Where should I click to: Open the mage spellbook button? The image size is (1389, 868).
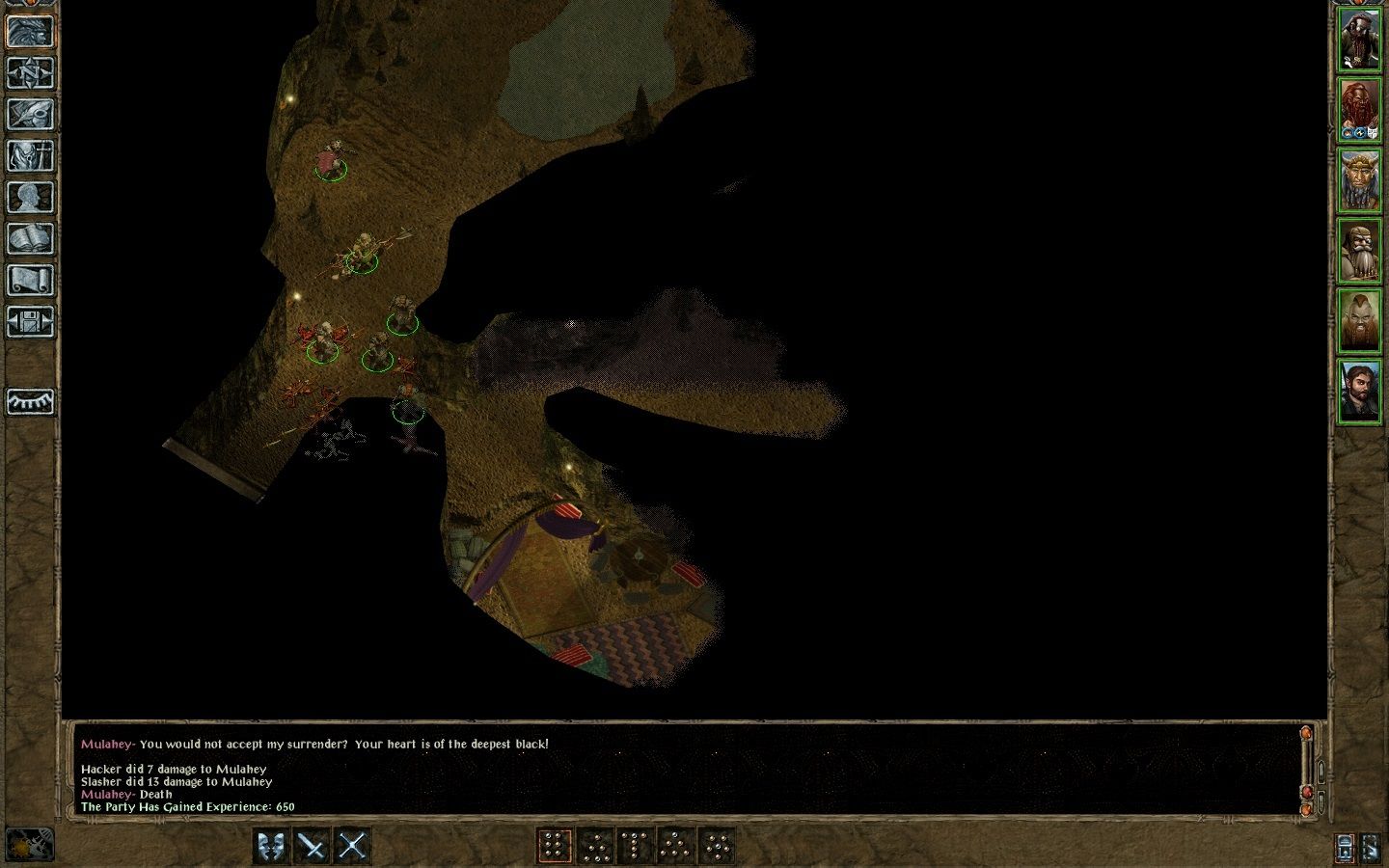coord(30,238)
